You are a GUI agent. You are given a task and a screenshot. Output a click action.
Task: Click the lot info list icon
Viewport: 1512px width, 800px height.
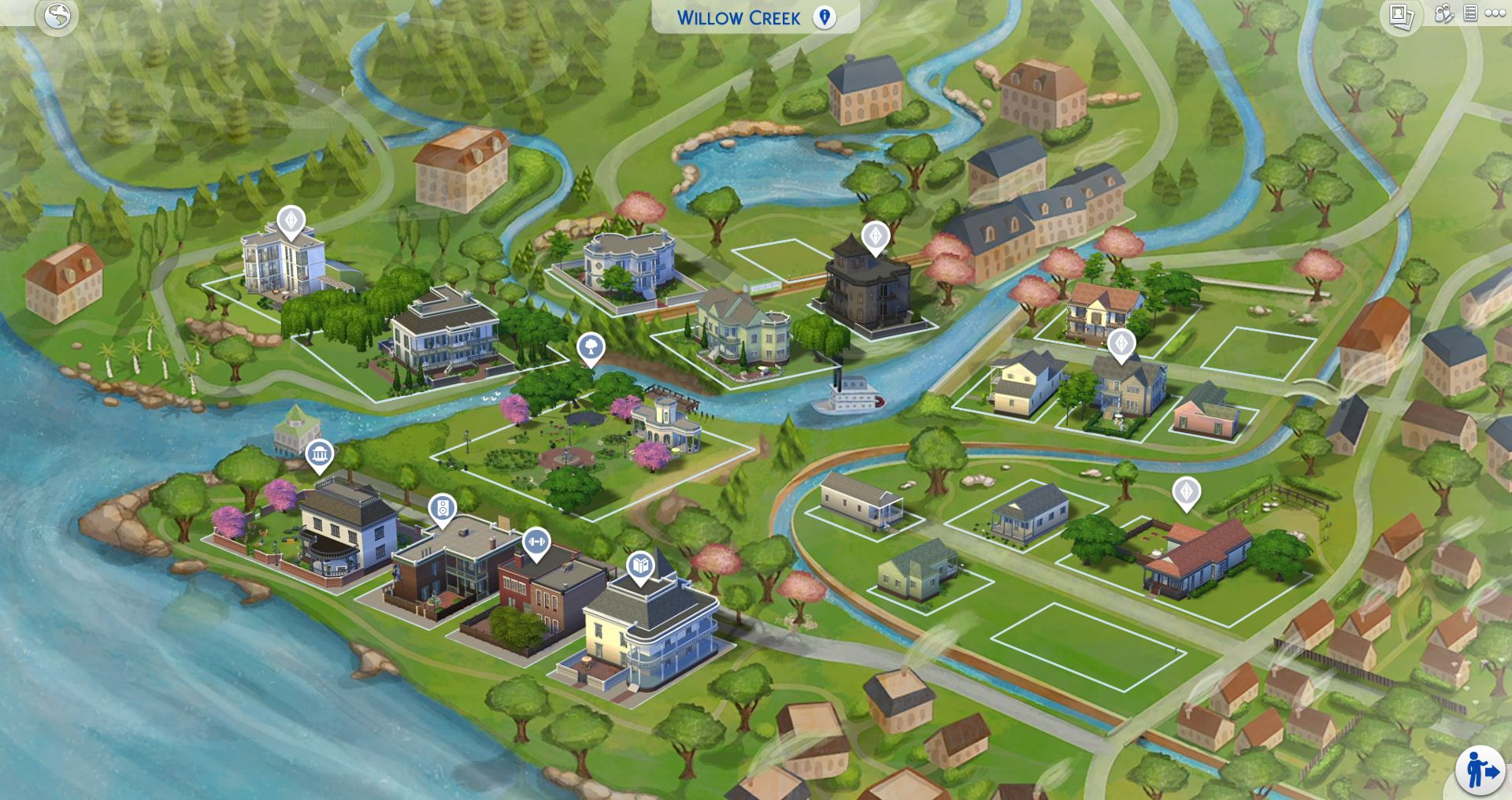pos(1469,13)
